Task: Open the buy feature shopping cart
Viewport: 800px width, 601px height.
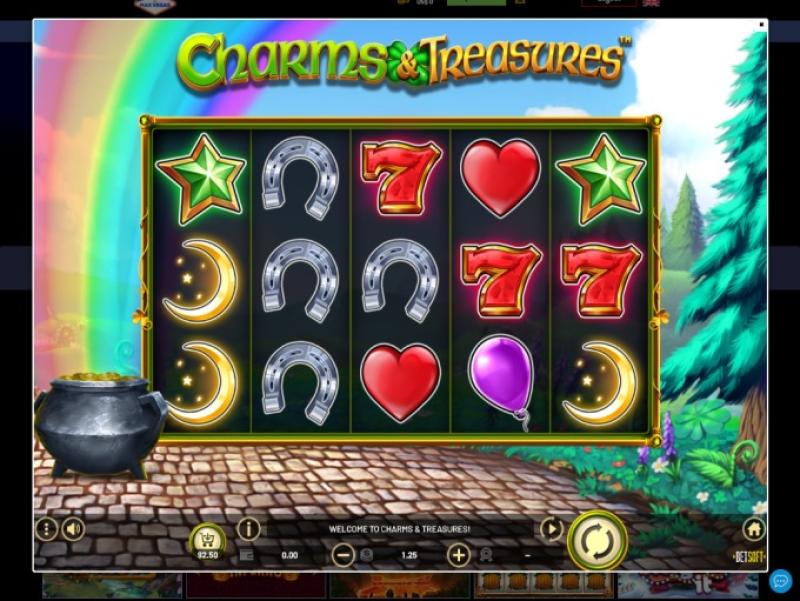Action: pos(207,540)
